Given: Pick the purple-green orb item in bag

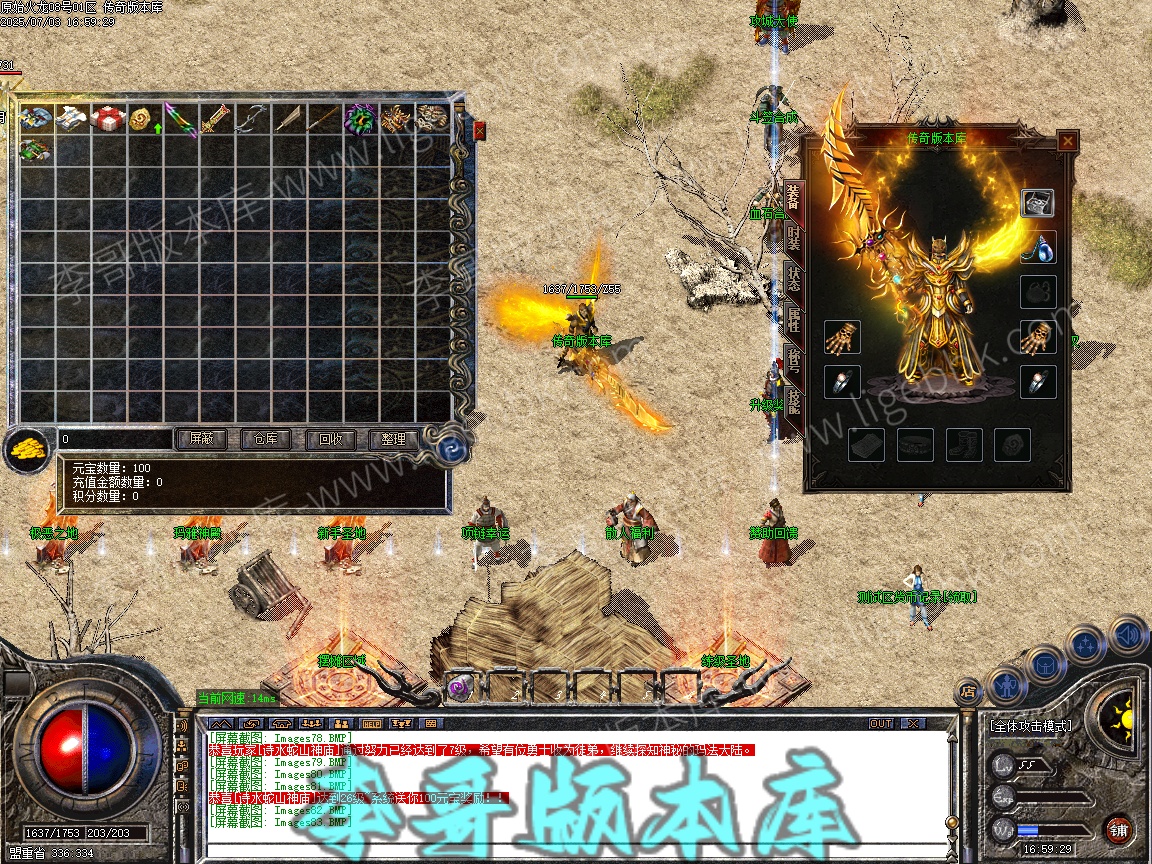Looking at the screenshot, I should pyautogui.click(x=360, y=118).
